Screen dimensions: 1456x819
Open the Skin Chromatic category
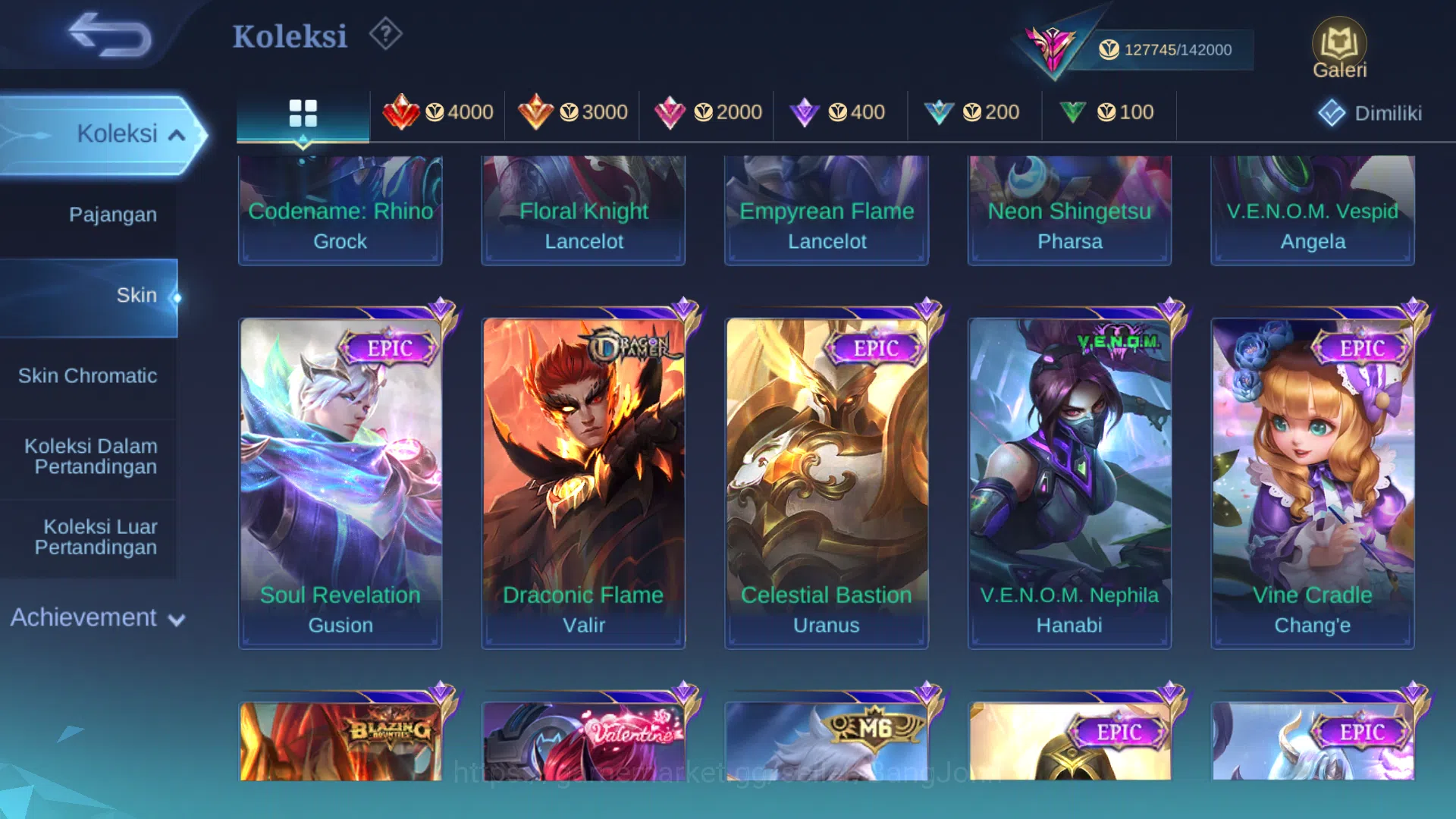point(88,375)
